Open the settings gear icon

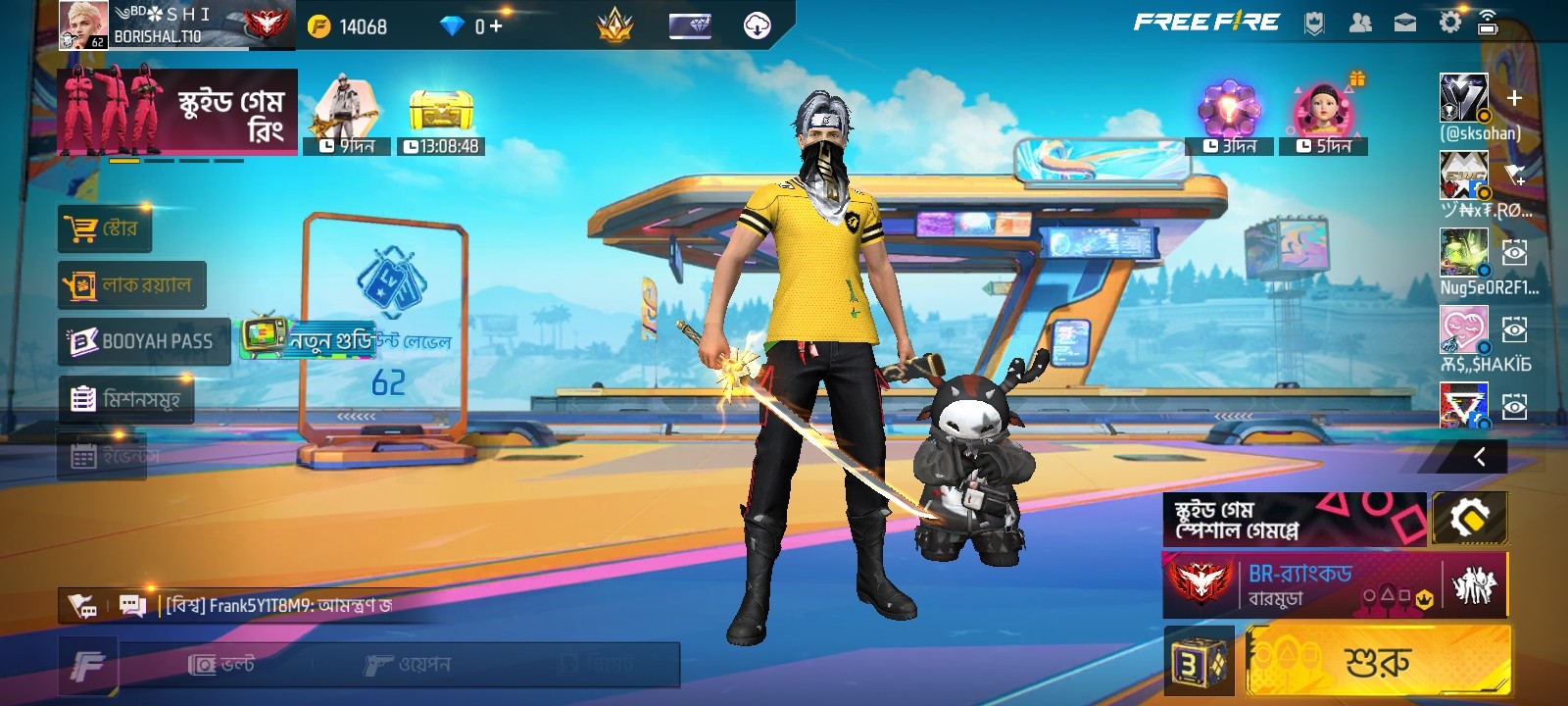[1449, 23]
